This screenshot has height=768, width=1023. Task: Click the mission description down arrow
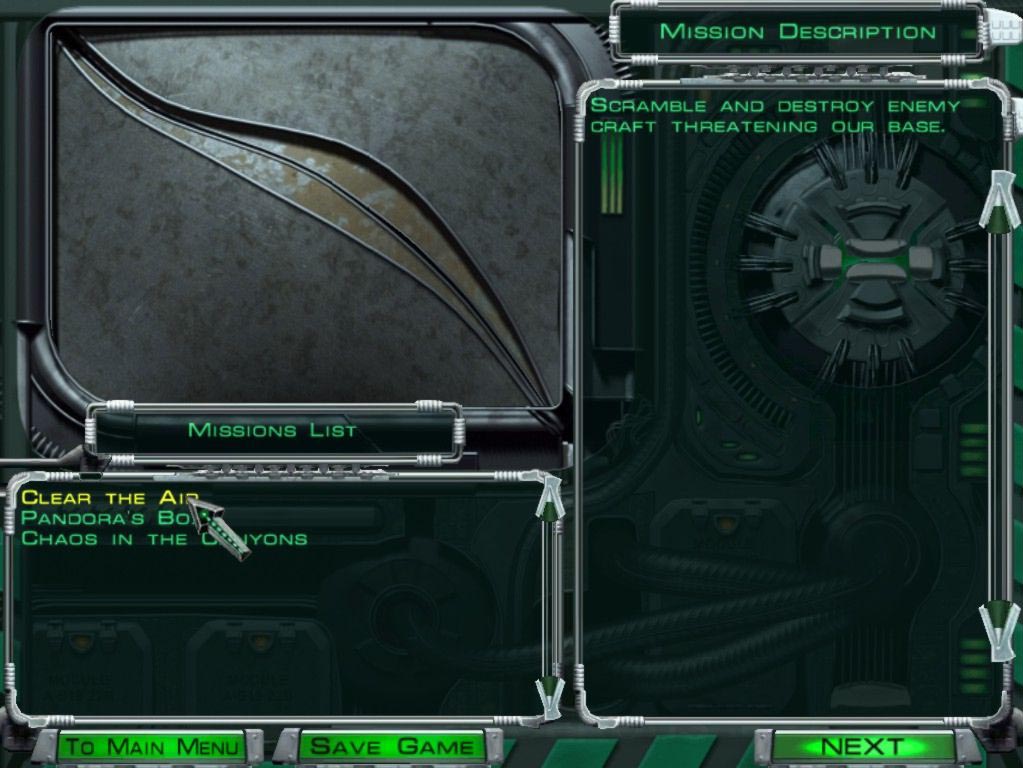pos(997,630)
